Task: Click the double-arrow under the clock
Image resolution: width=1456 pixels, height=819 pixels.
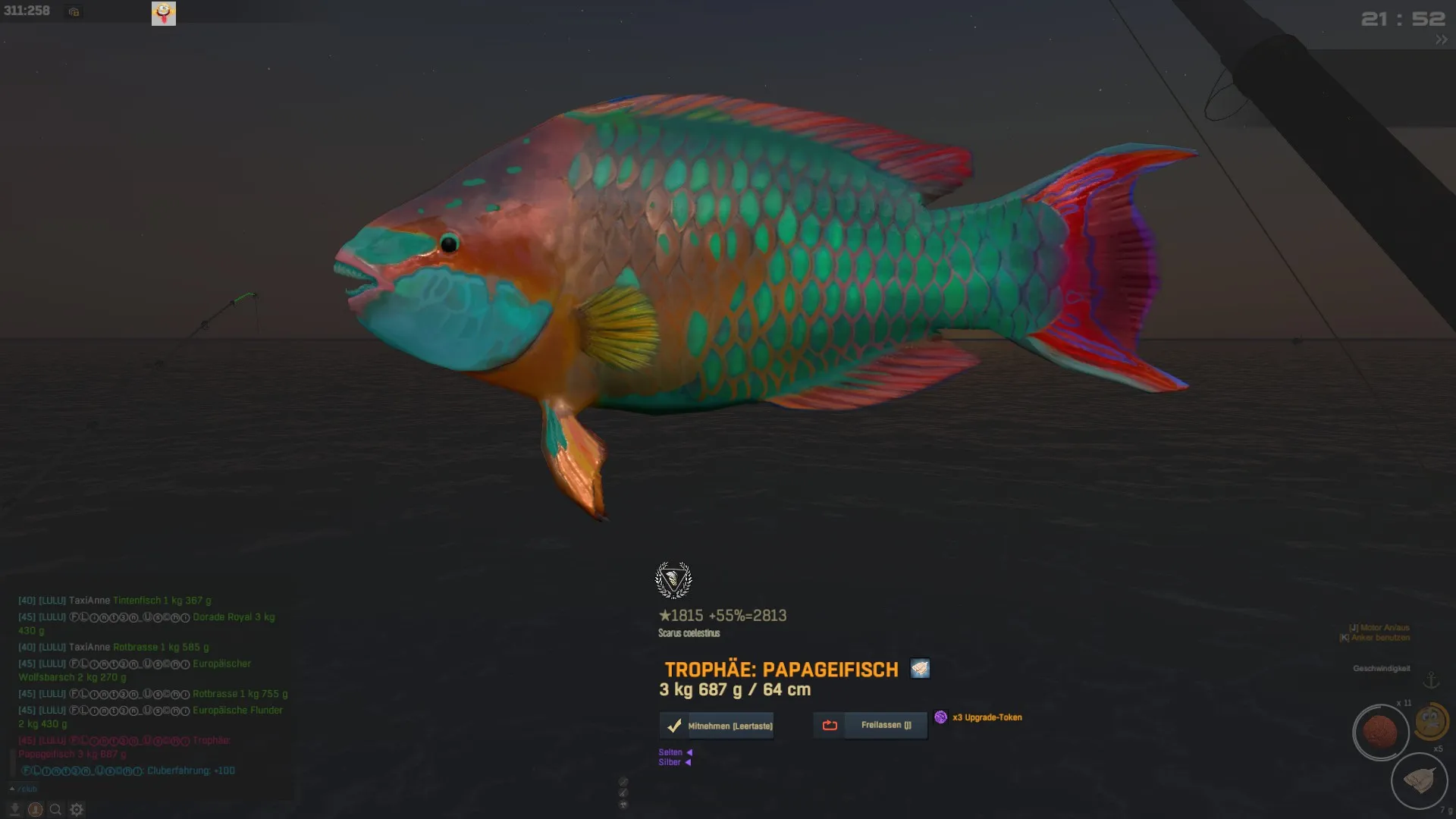Action: coord(1441,40)
